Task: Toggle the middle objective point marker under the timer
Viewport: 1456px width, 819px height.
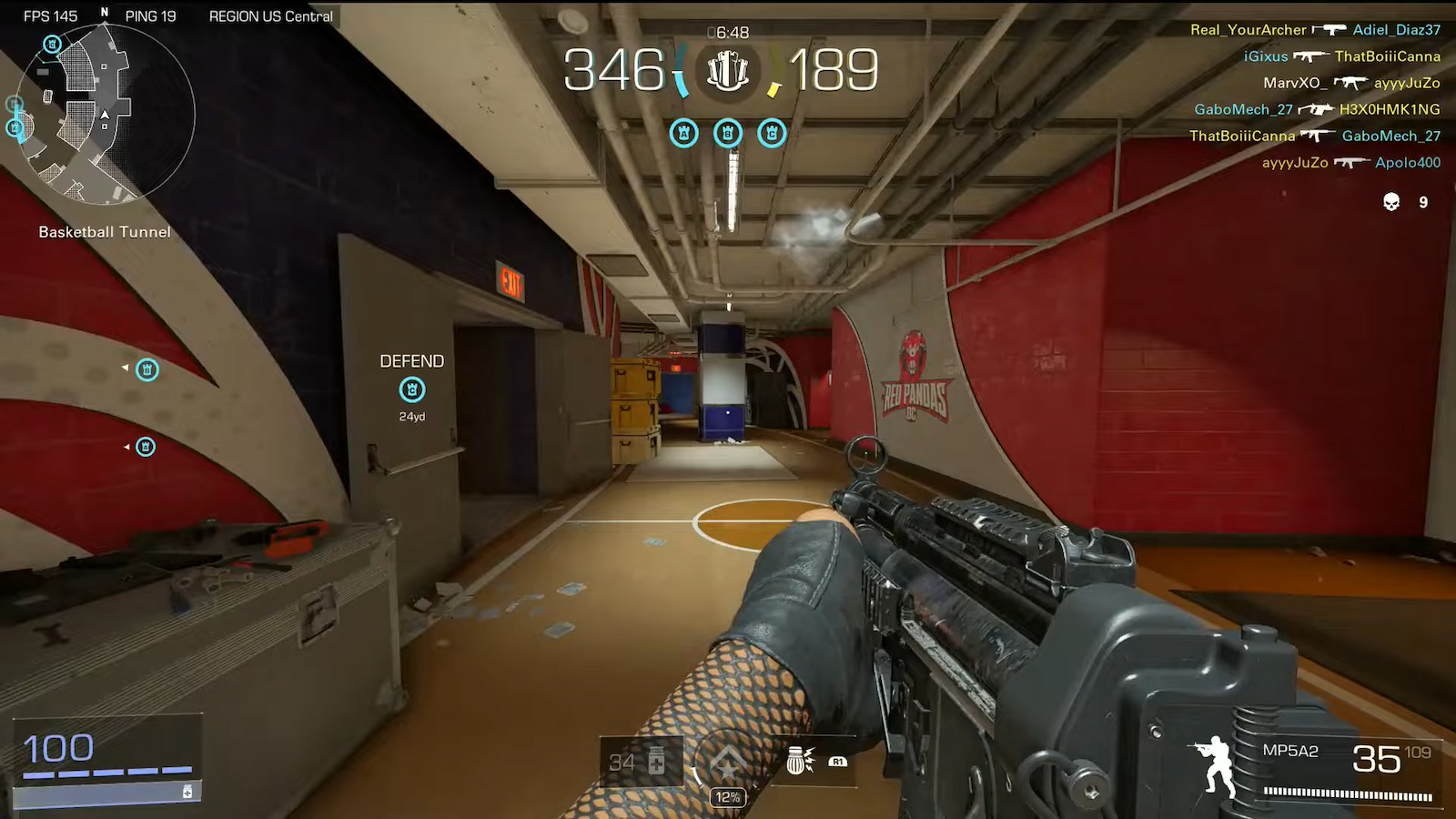Action: point(728,133)
